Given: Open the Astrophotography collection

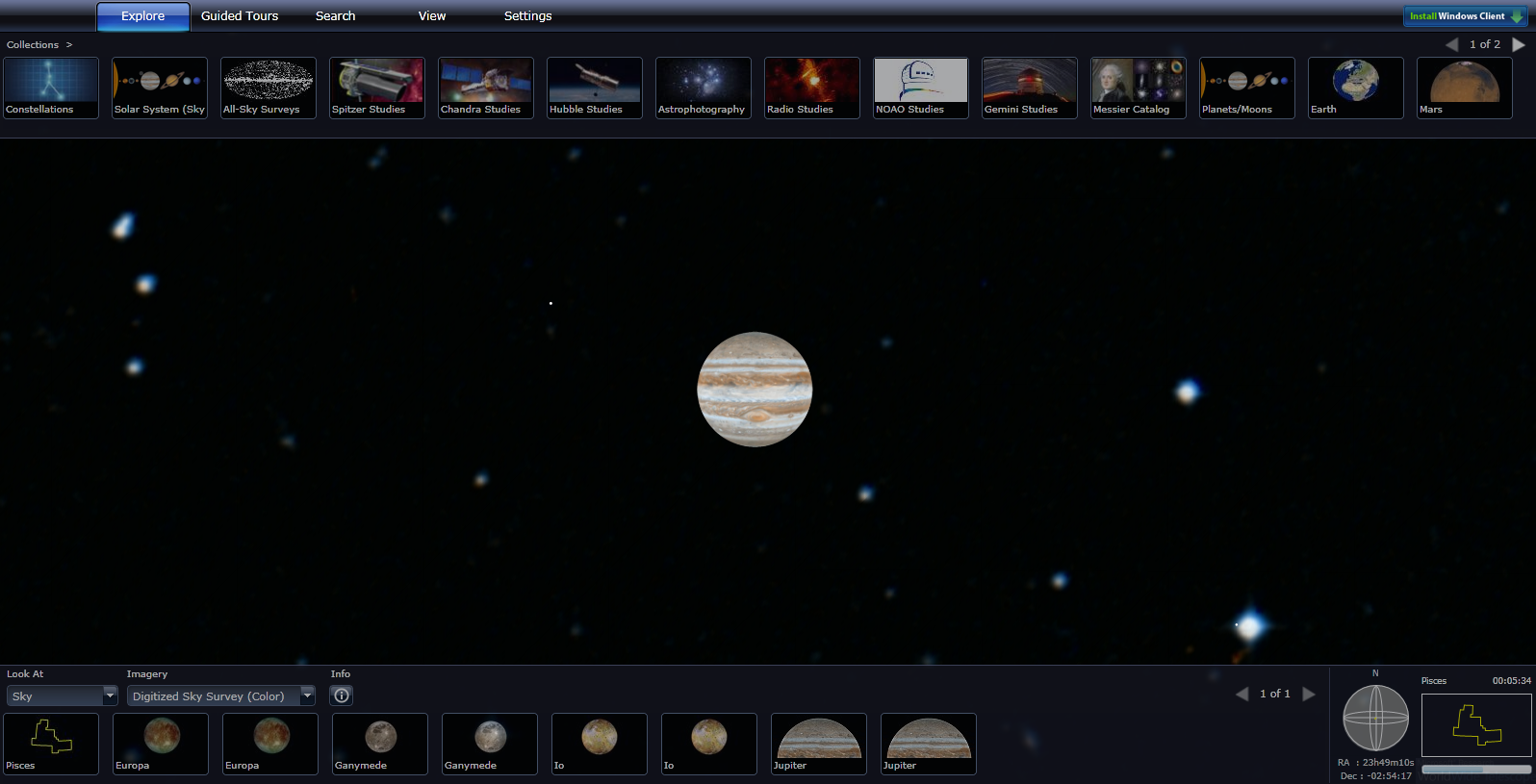Looking at the screenshot, I should click(x=703, y=88).
